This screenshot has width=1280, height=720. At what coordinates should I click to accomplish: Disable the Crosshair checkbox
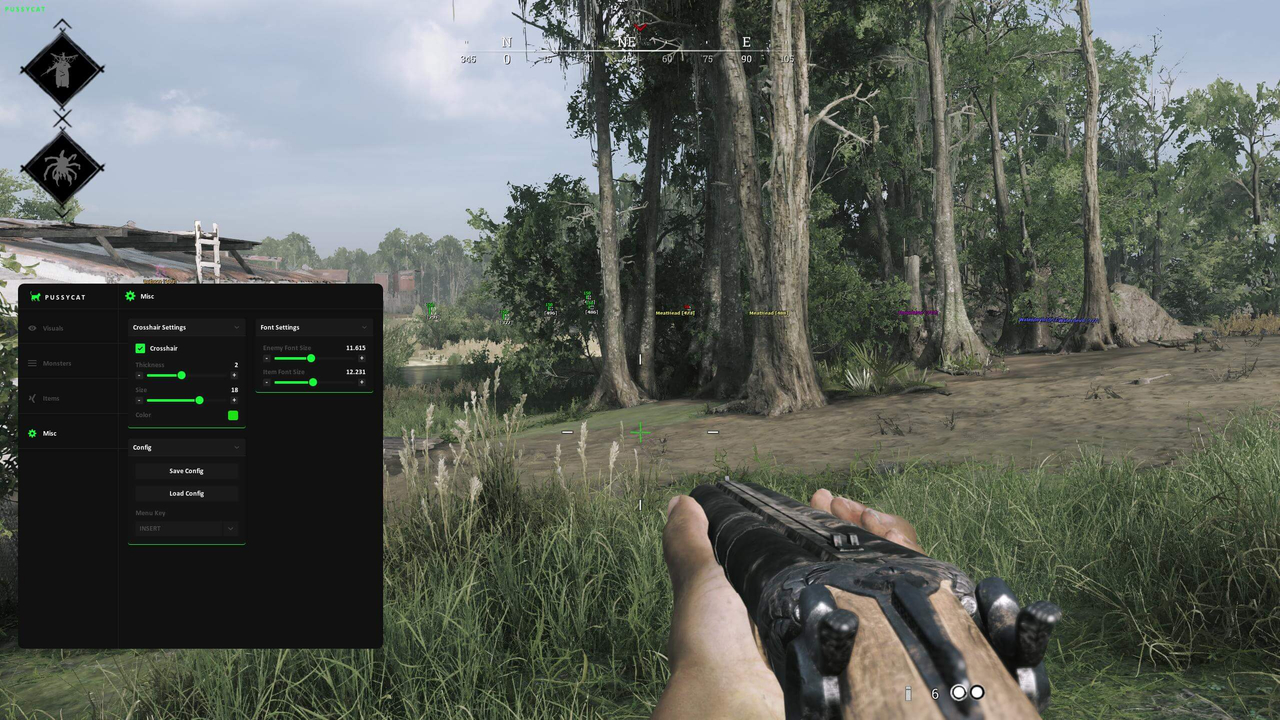coord(140,348)
